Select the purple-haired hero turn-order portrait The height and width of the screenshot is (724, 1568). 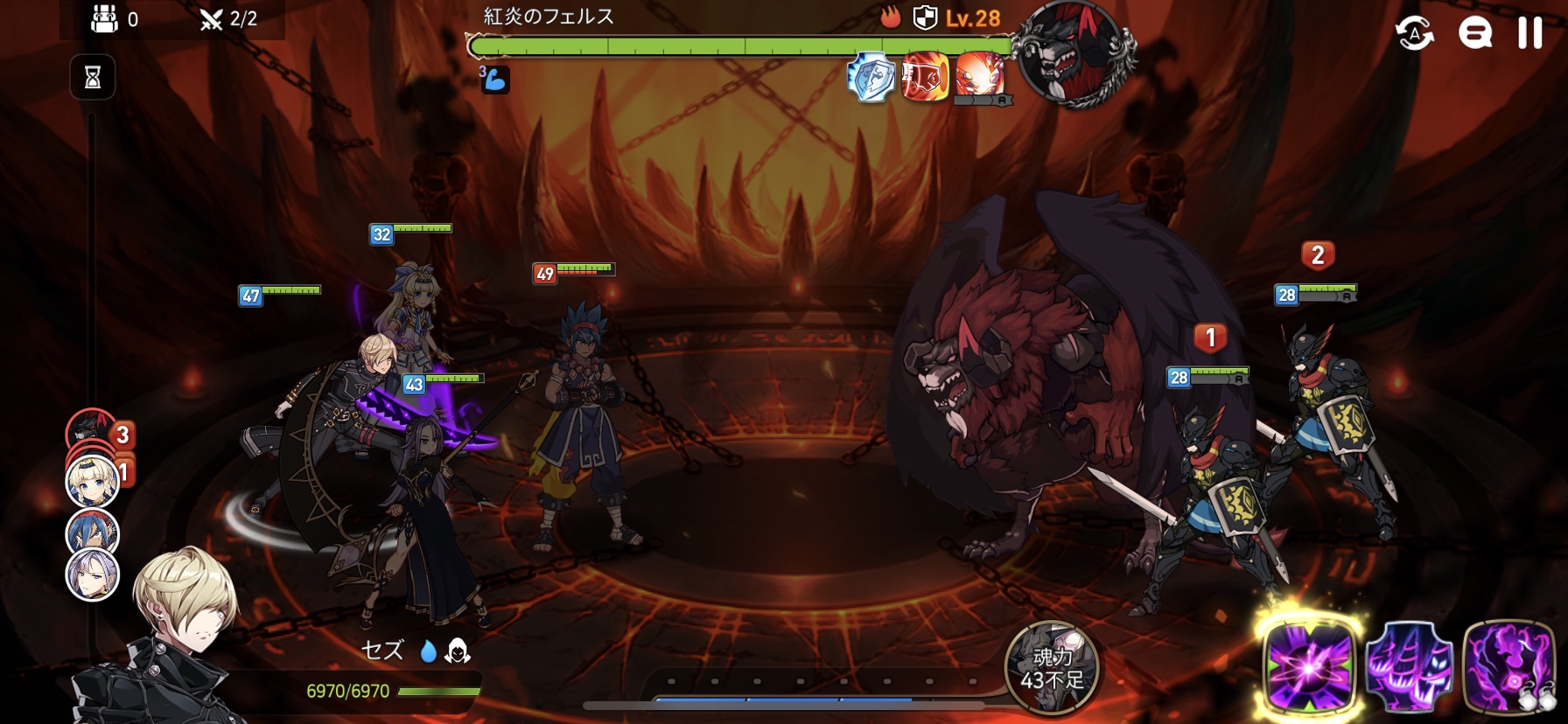pyautogui.click(x=93, y=575)
